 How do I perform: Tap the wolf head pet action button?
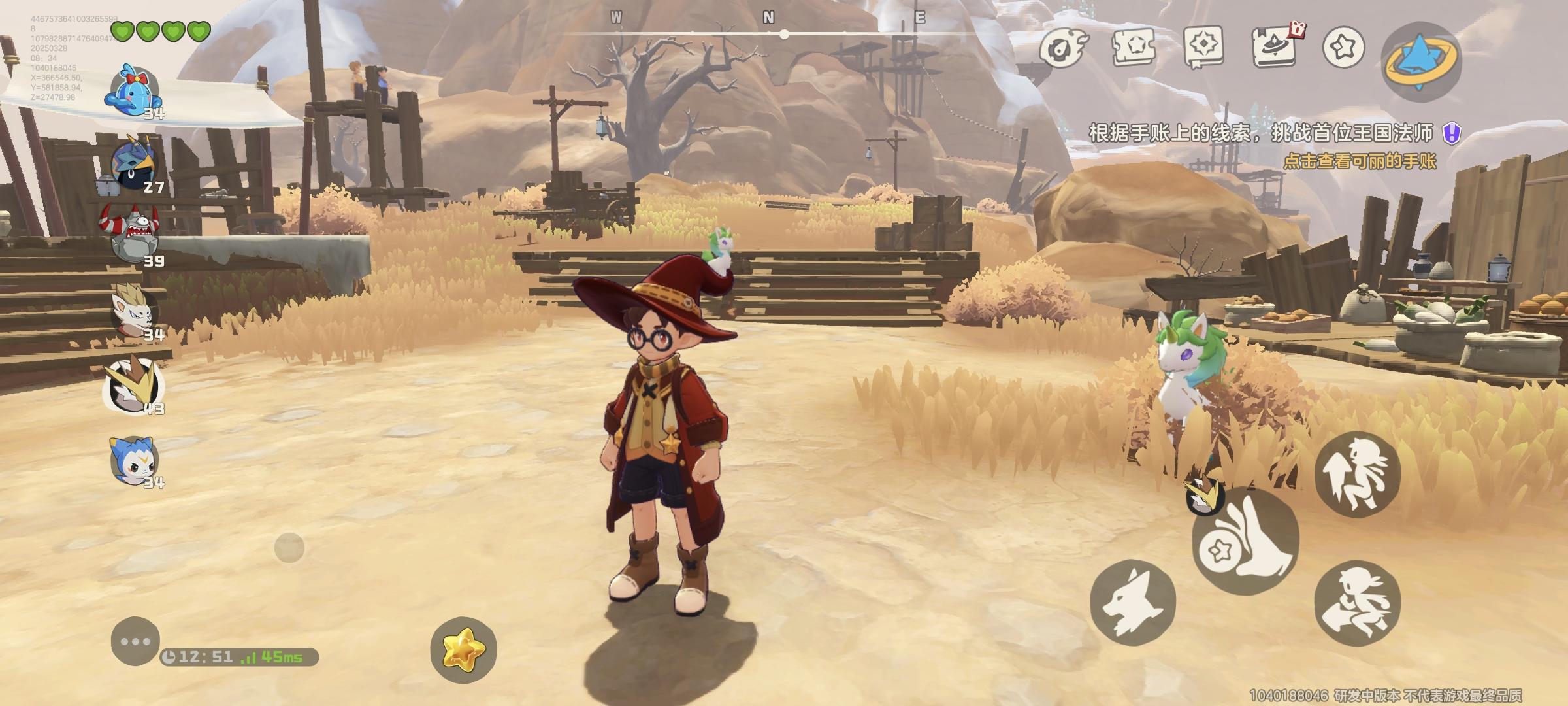click(x=1132, y=601)
